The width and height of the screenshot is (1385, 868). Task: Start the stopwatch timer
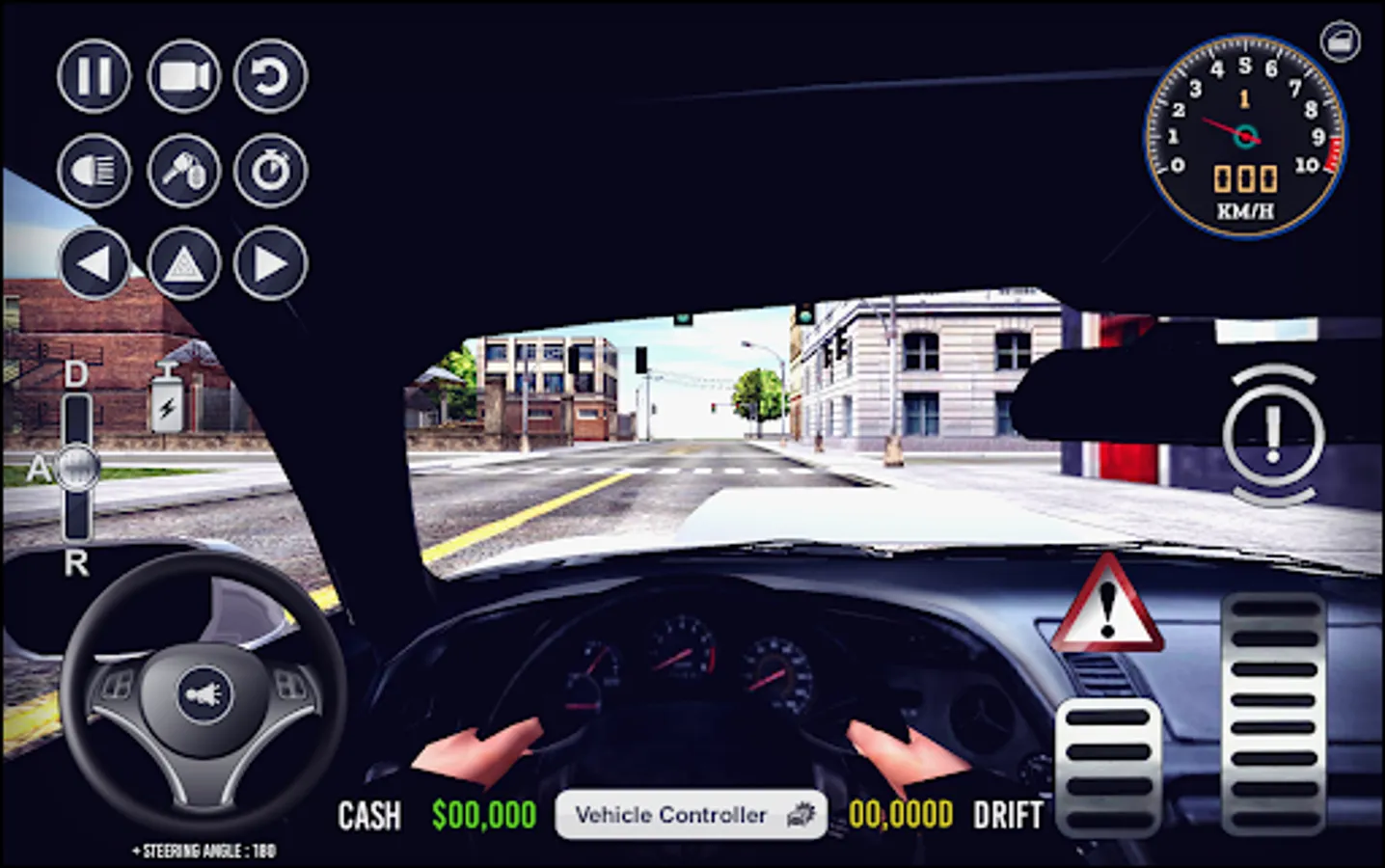pos(271,170)
